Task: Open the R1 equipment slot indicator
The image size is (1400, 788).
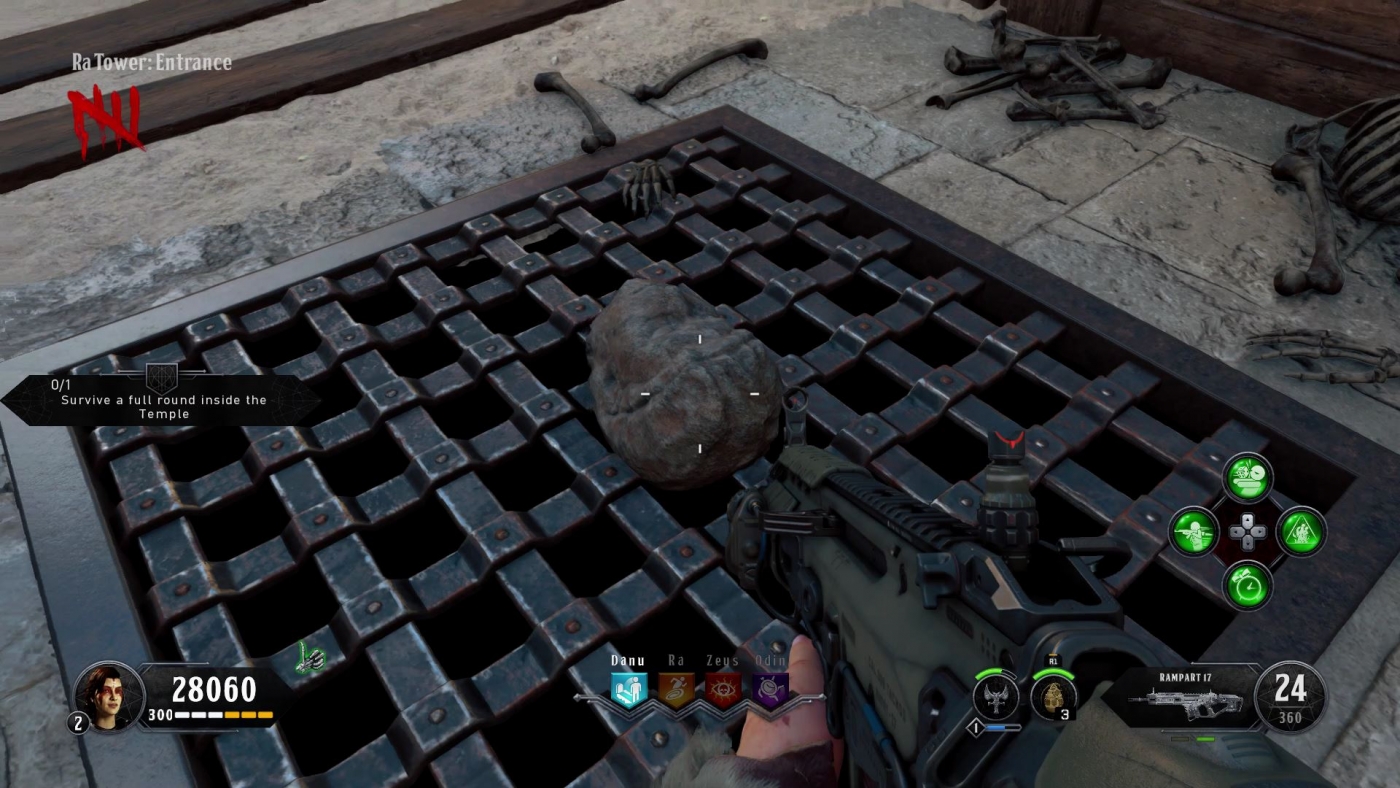Action: click(x=1053, y=660)
